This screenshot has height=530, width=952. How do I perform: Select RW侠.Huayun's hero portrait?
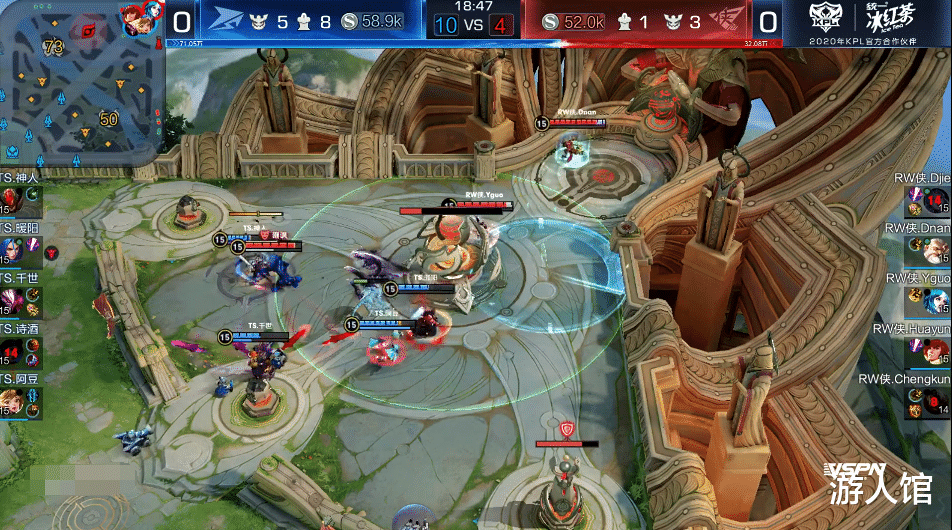point(936,352)
